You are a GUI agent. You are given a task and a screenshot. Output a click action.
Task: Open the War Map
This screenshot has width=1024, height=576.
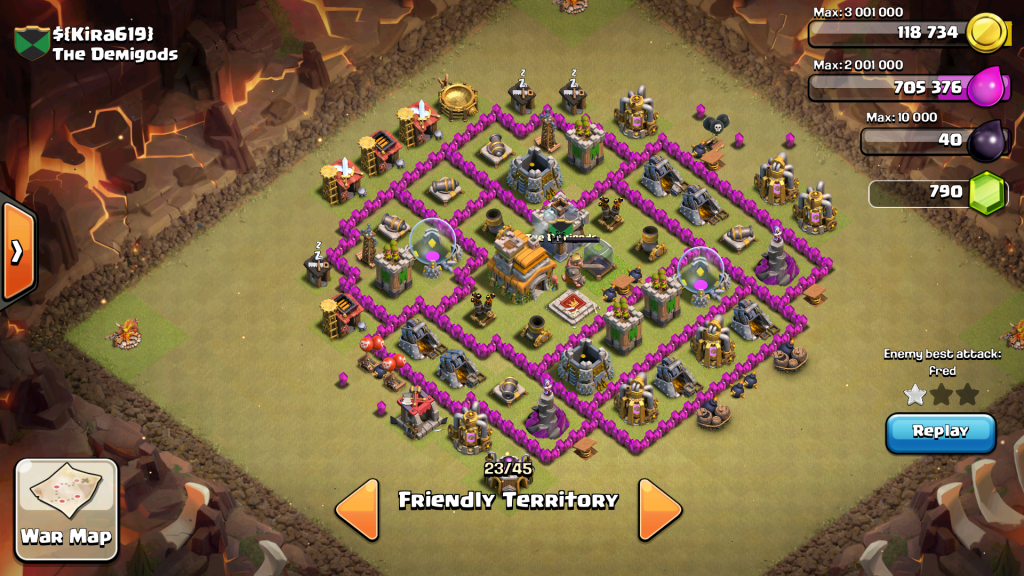pos(67,507)
